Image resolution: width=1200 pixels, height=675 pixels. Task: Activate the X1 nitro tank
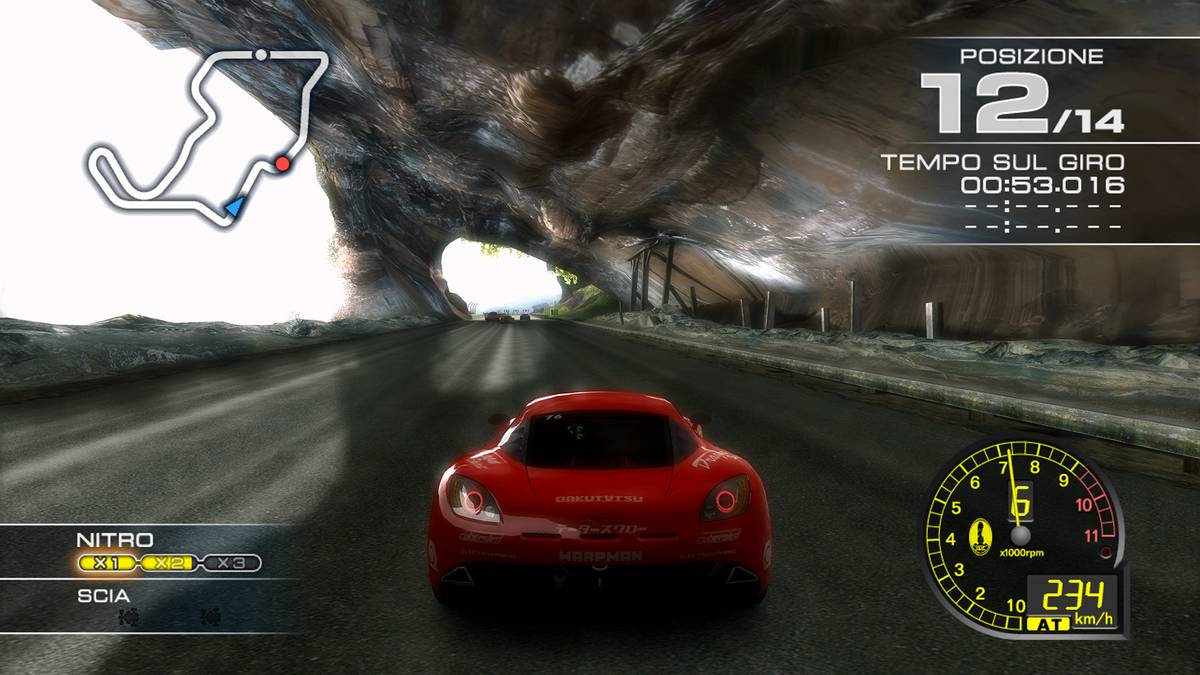click(106, 563)
